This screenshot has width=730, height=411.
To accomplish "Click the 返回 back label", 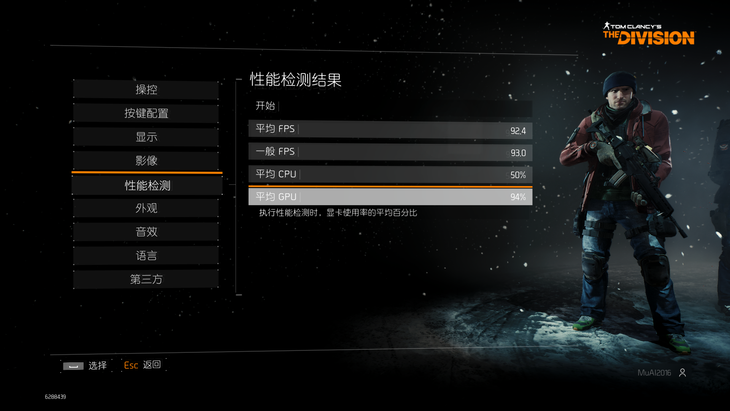I will pos(151,365).
